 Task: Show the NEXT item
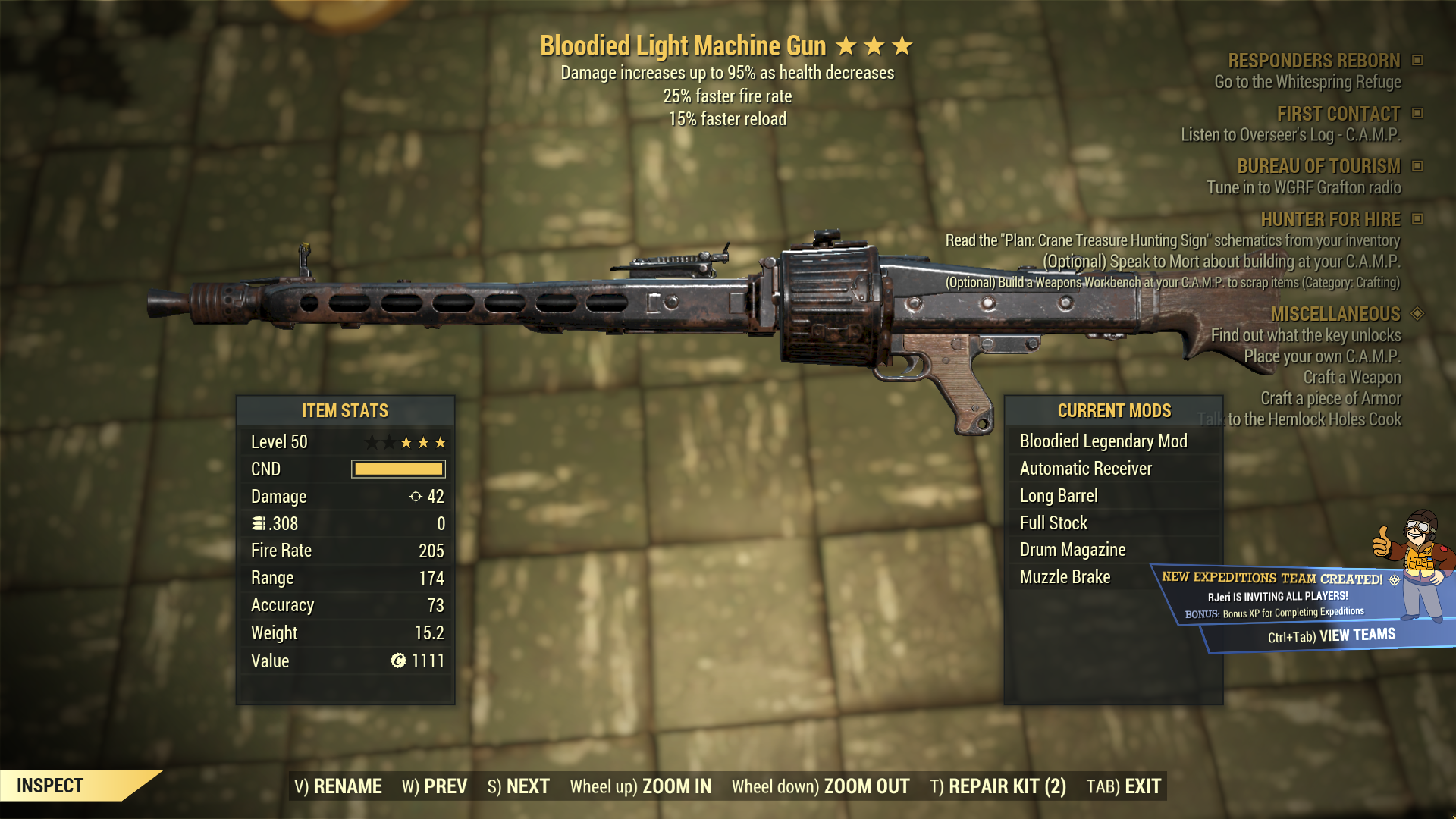click(x=519, y=786)
